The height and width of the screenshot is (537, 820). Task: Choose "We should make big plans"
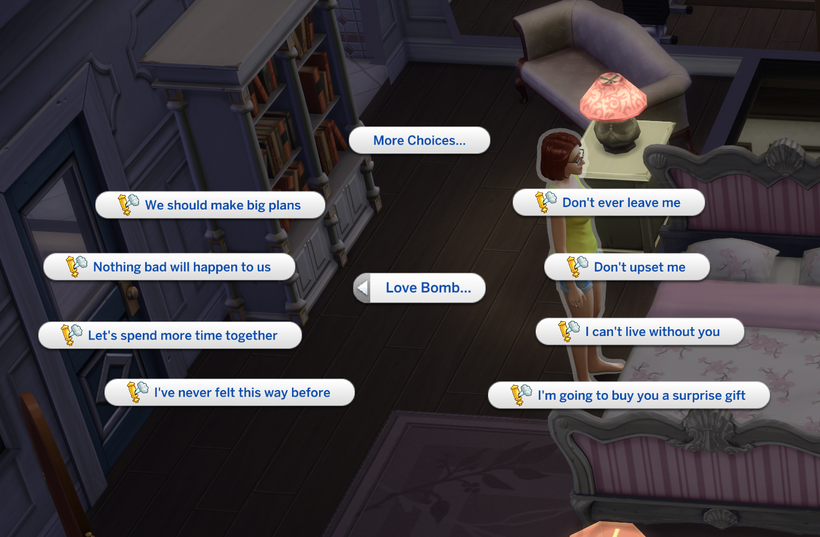(x=211, y=205)
